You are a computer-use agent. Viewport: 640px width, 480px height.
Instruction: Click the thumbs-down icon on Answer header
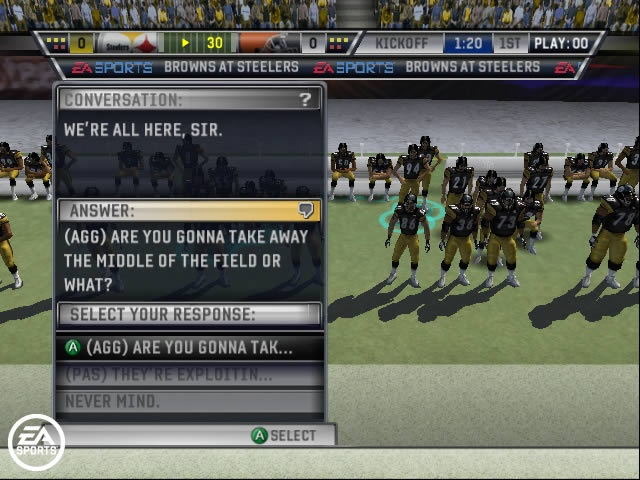click(307, 210)
